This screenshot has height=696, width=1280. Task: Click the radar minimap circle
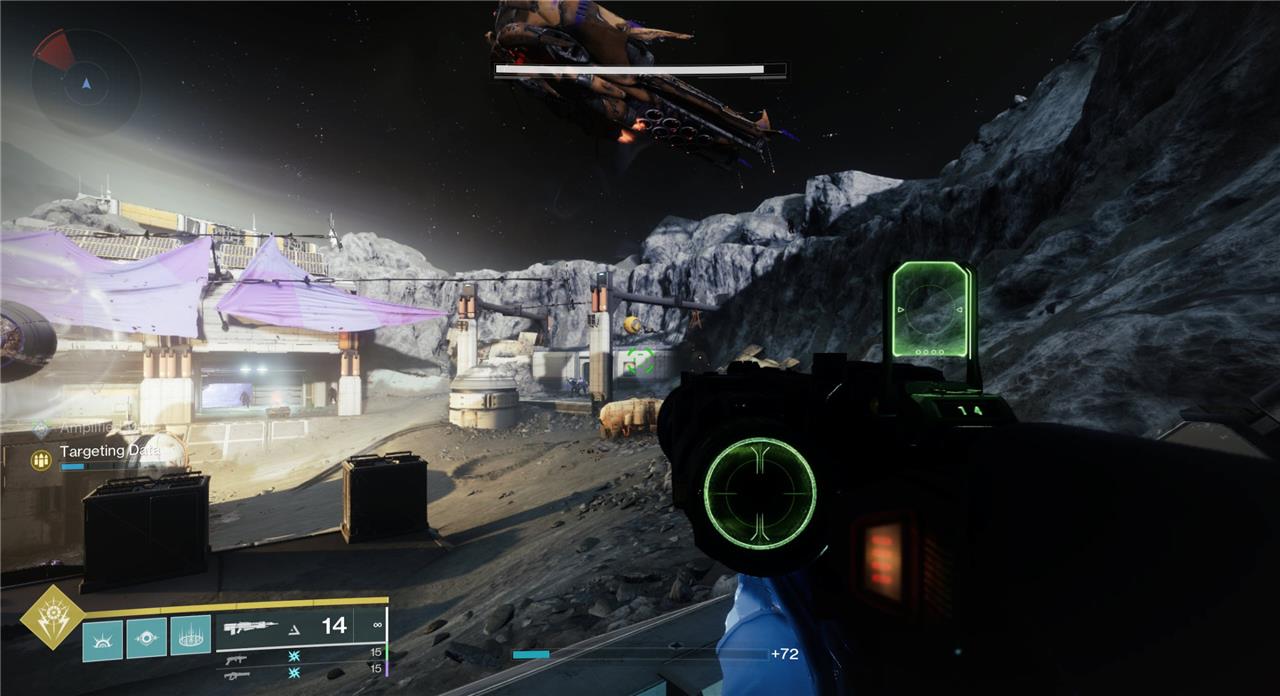point(85,82)
